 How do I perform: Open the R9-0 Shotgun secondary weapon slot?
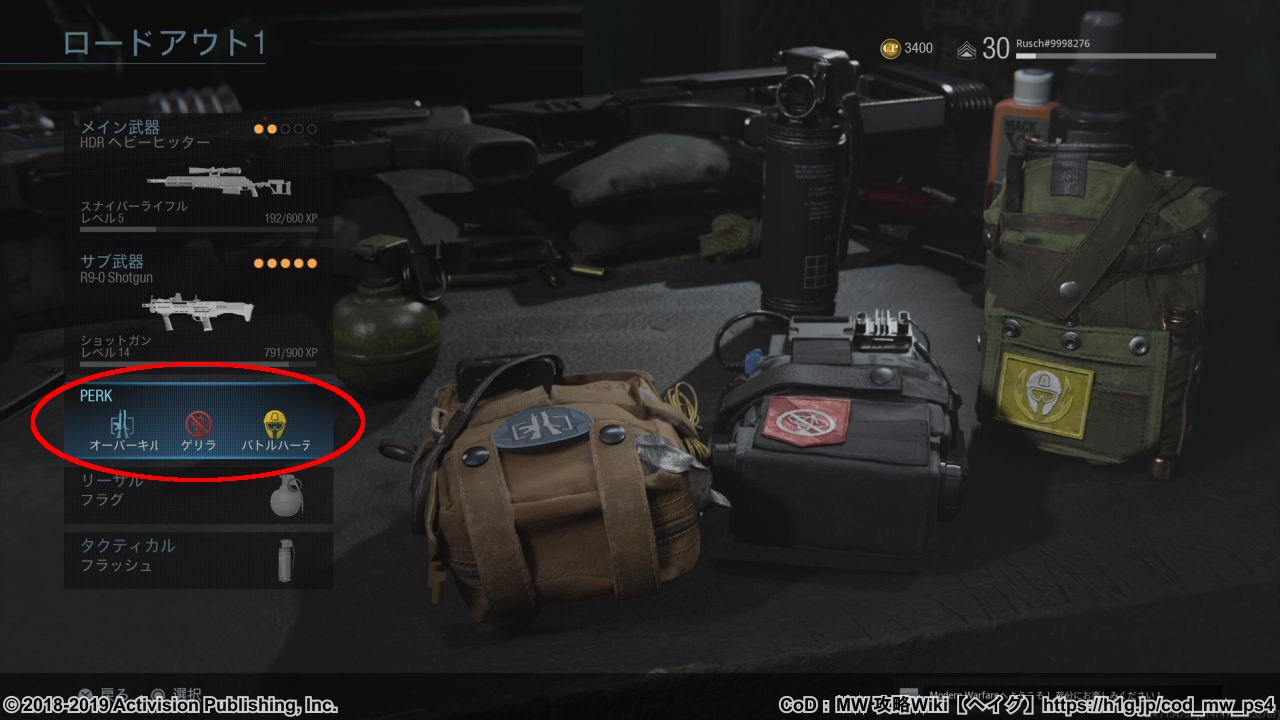(x=198, y=308)
